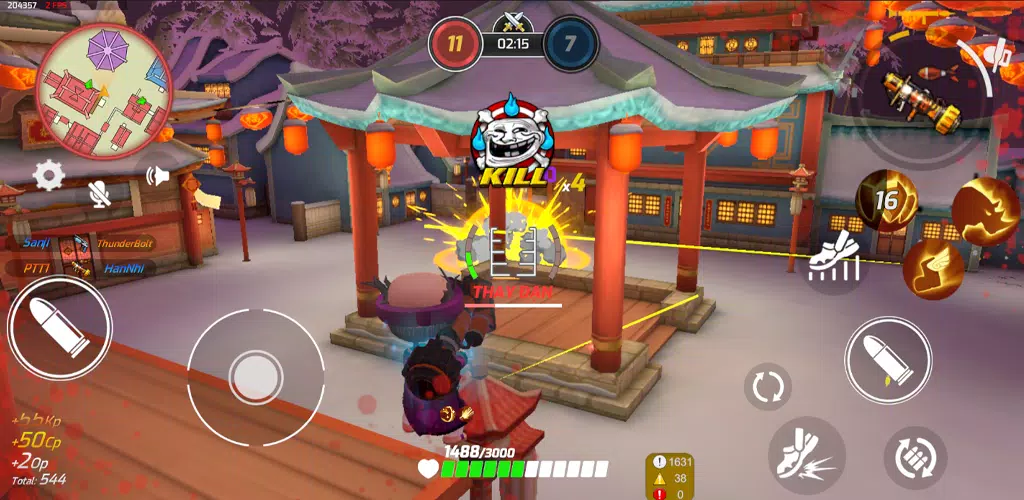Toggle the speaker sound icon
The width and height of the screenshot is (1024, 500).
point(157,177)
